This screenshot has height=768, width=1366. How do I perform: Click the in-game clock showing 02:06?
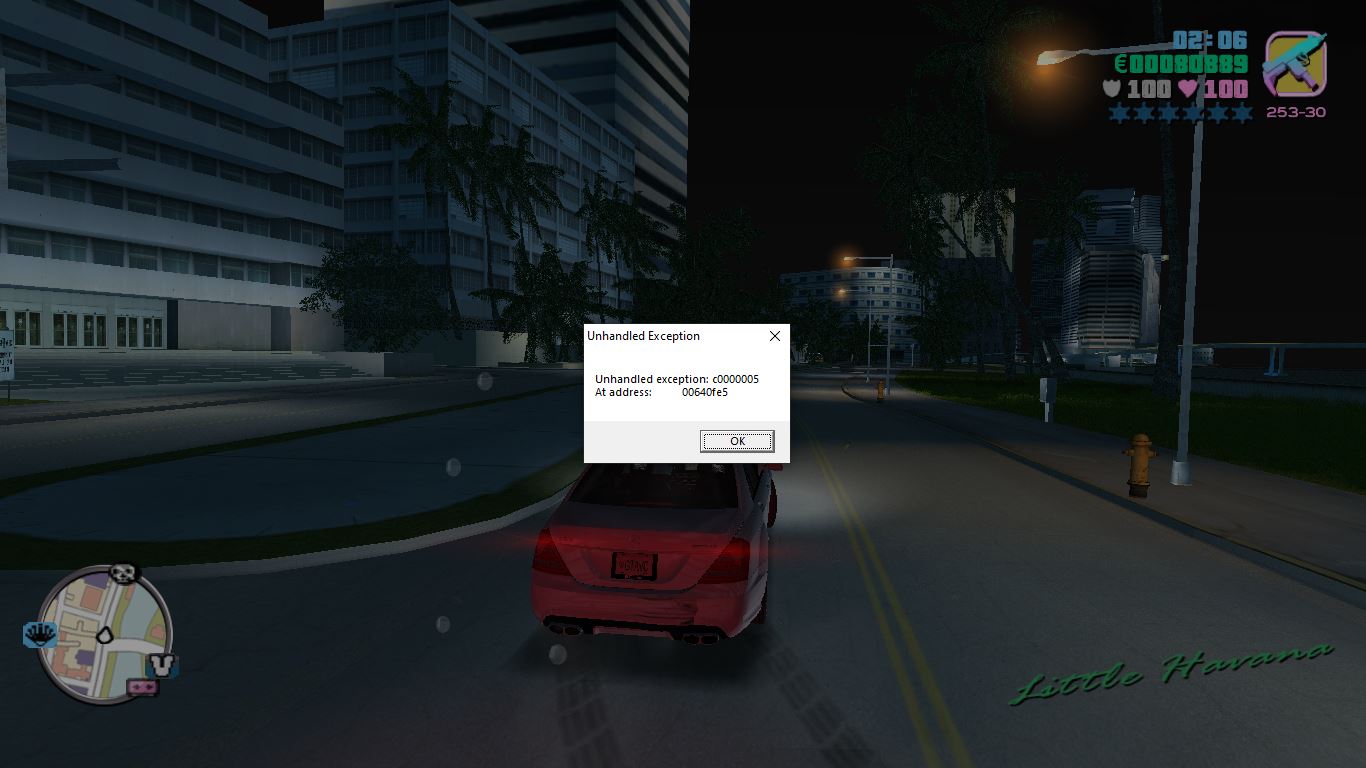tap(1208, 41)
